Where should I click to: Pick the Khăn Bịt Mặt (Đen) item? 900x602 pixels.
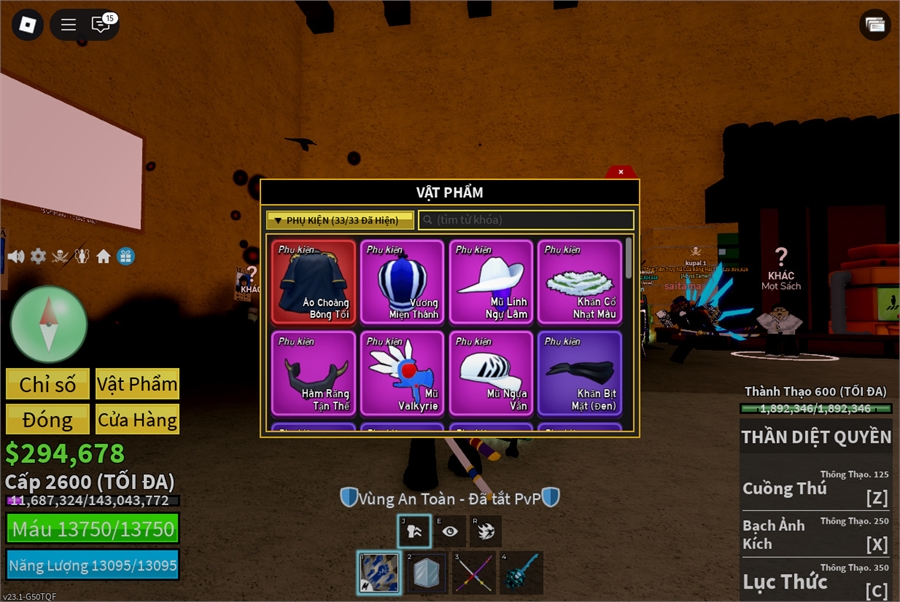(x=580, y=373)
